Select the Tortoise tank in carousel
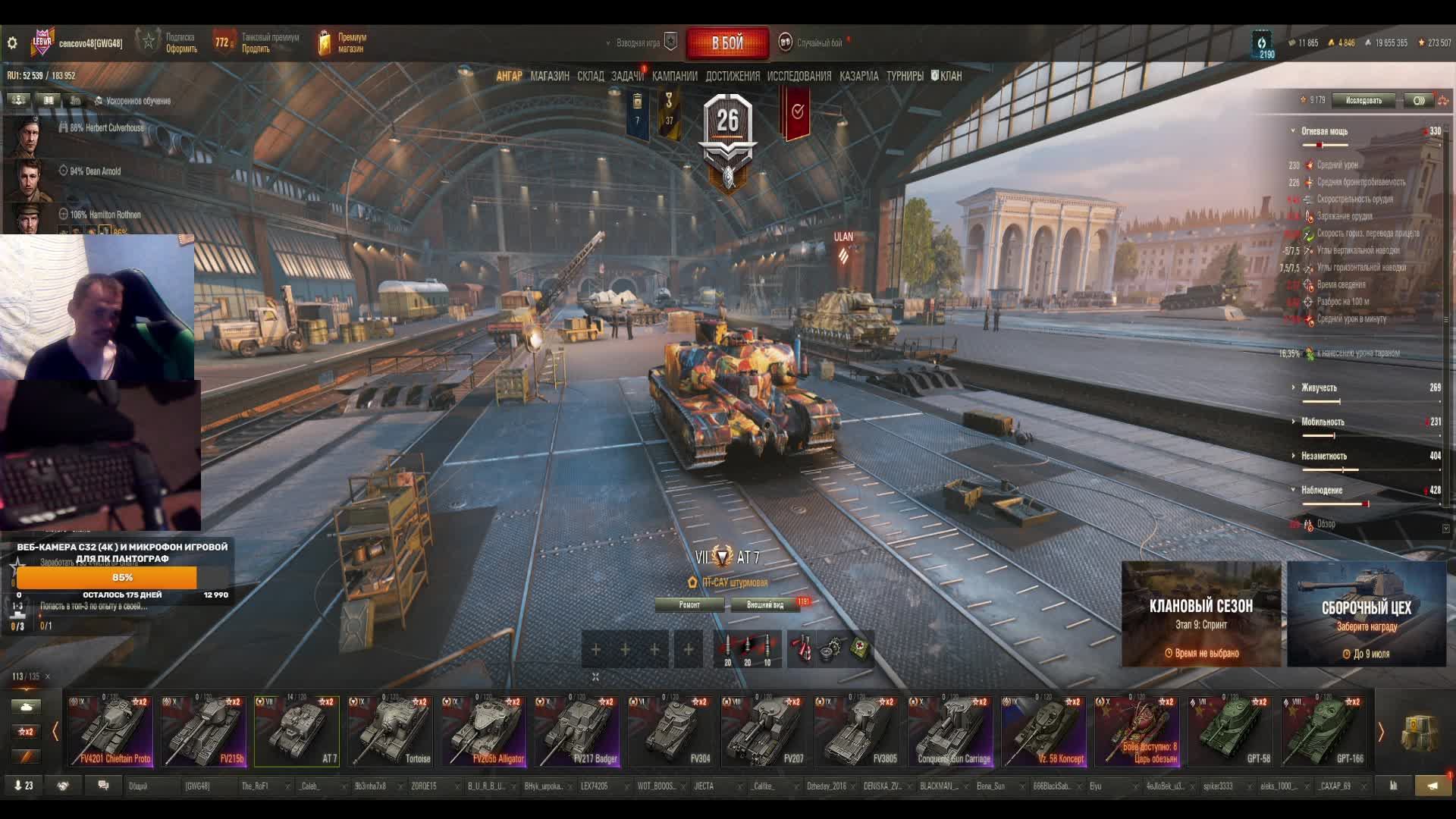 coord(390,731)
